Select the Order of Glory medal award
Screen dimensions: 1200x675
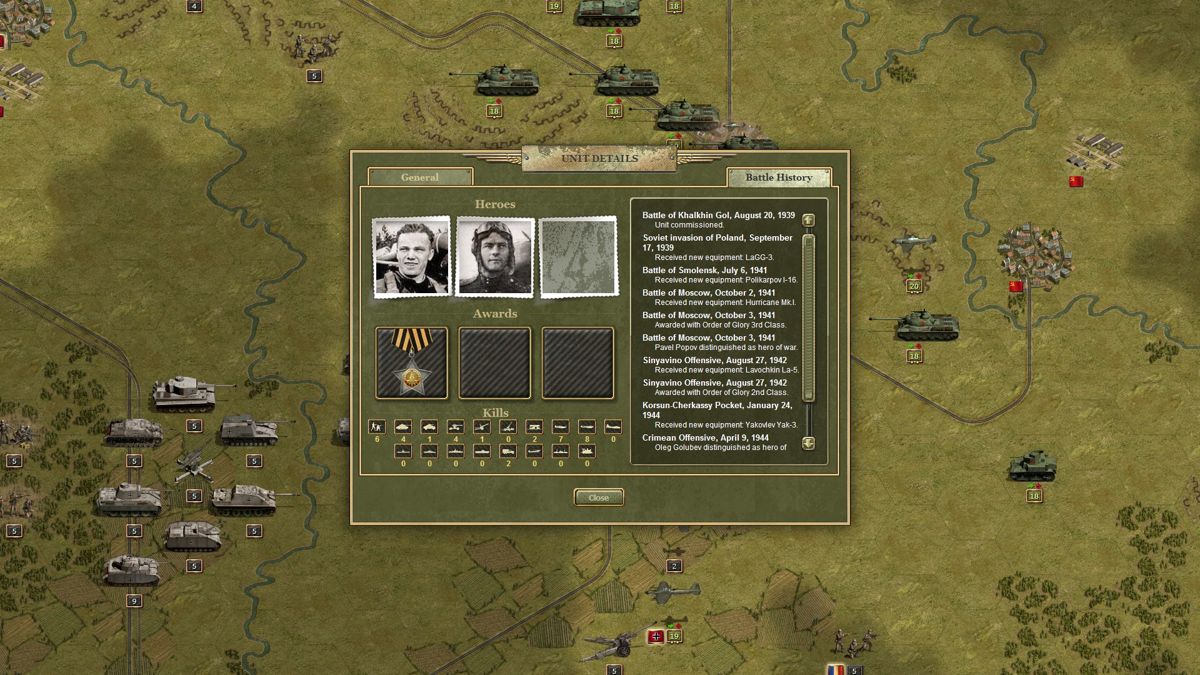point(411,362)
